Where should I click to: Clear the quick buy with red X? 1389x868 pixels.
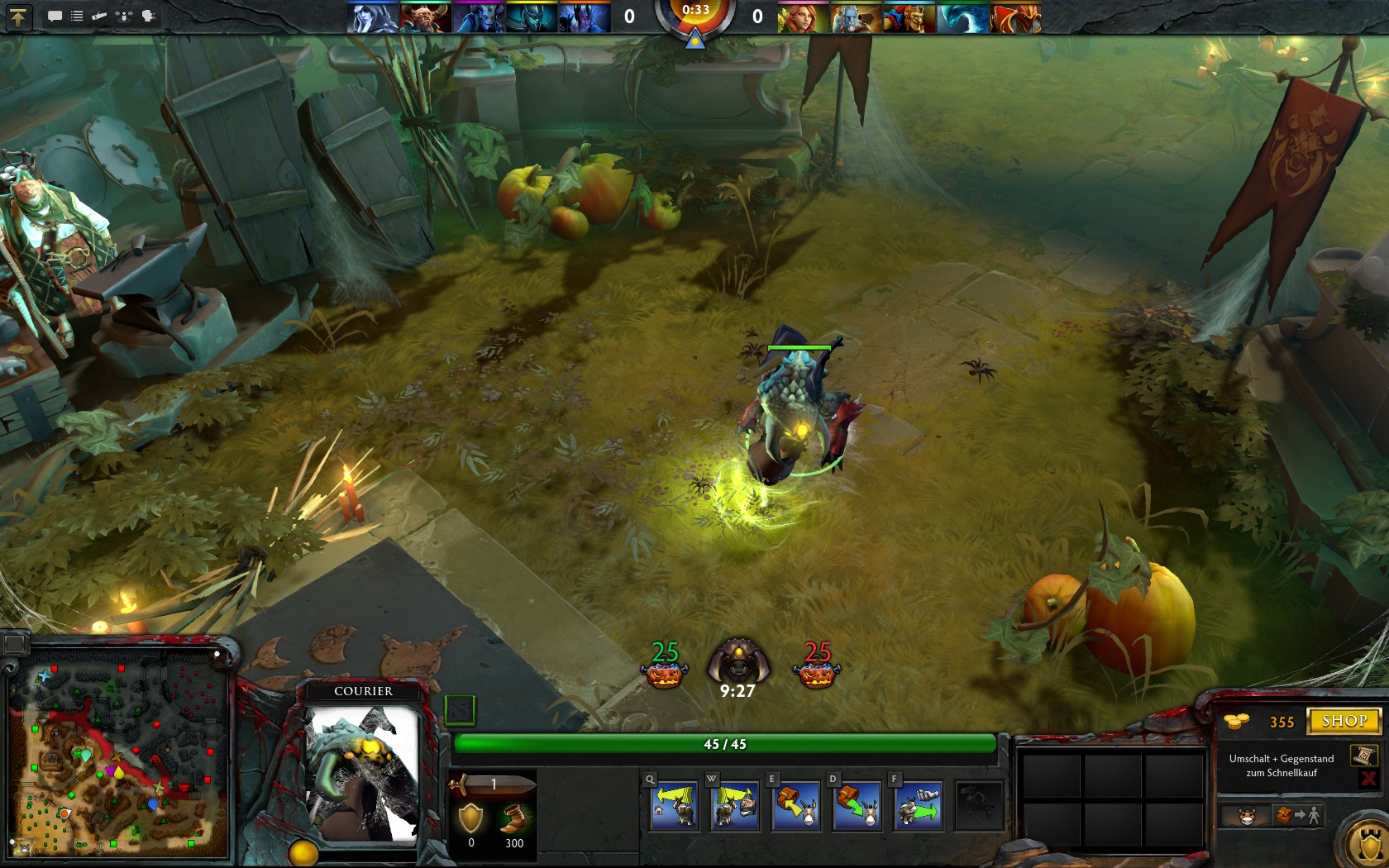coord(1368,778)
